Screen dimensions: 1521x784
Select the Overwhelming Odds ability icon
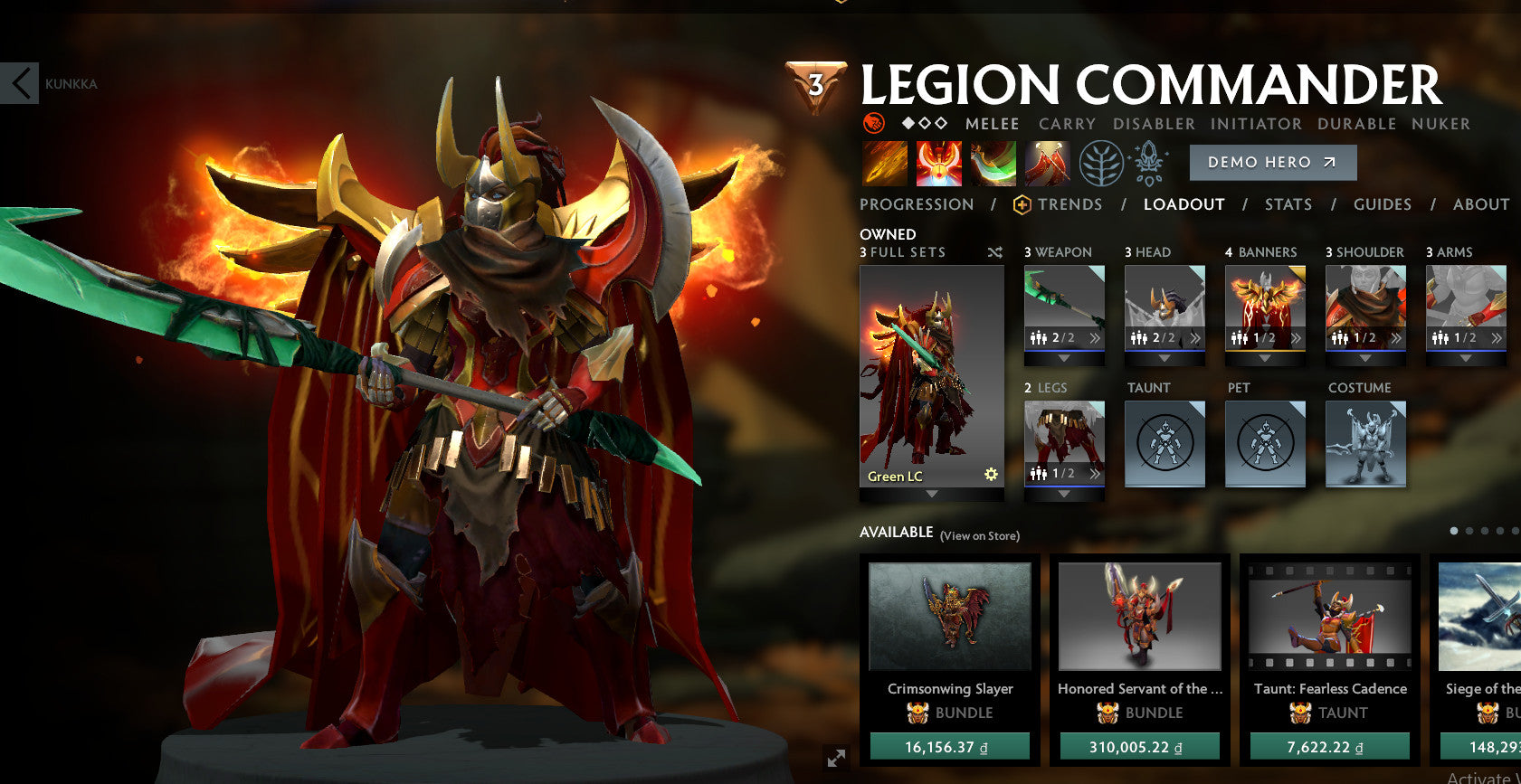[884, 163]
